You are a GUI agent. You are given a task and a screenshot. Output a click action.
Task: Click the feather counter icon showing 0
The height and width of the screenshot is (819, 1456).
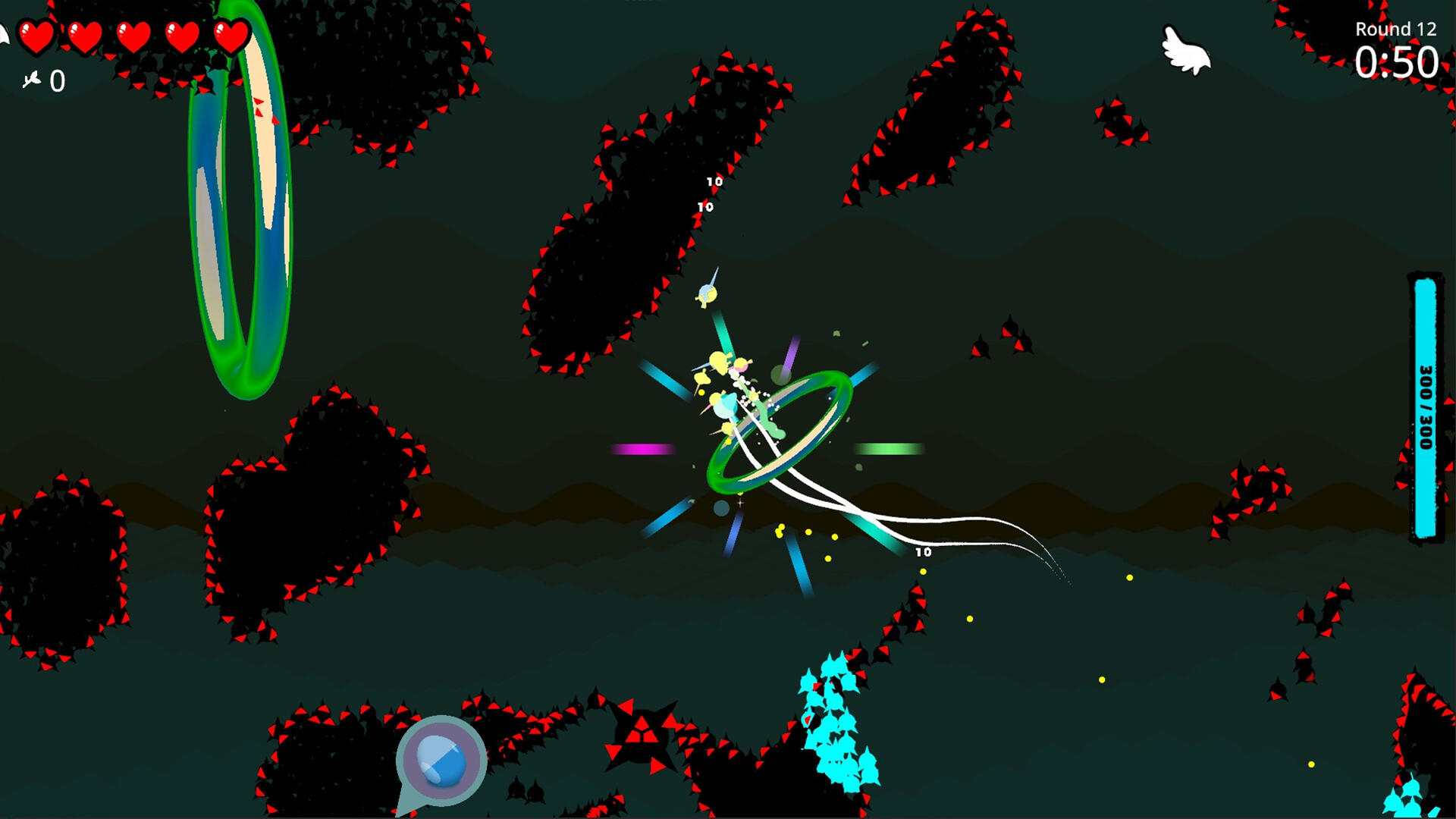pos(33,80)
